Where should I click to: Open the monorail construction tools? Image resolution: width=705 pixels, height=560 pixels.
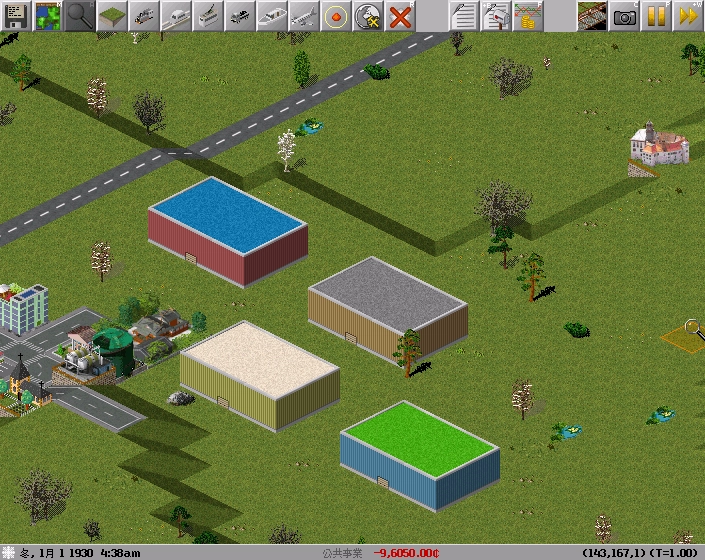176,15
